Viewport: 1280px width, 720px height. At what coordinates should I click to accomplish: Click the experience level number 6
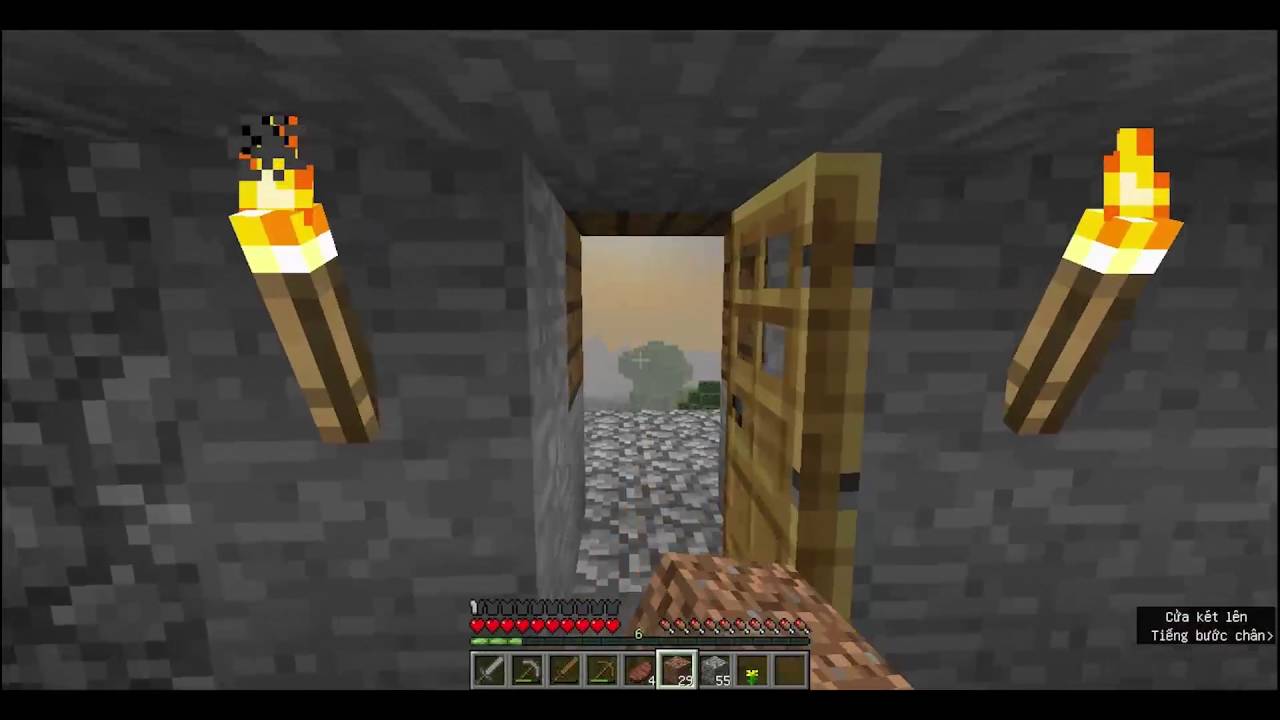tap(638, 633)
